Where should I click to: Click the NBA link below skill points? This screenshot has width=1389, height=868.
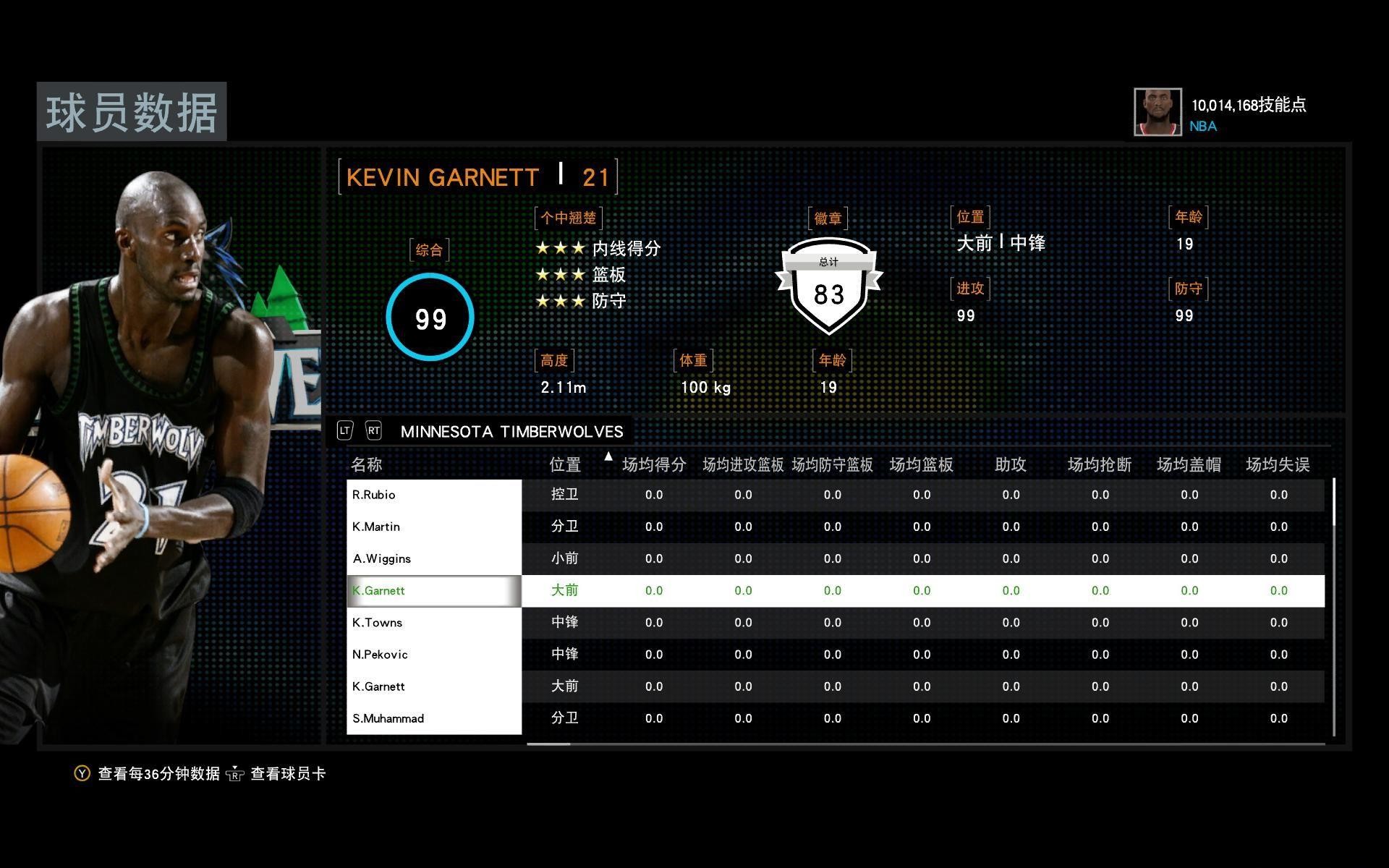[1203, 126]
